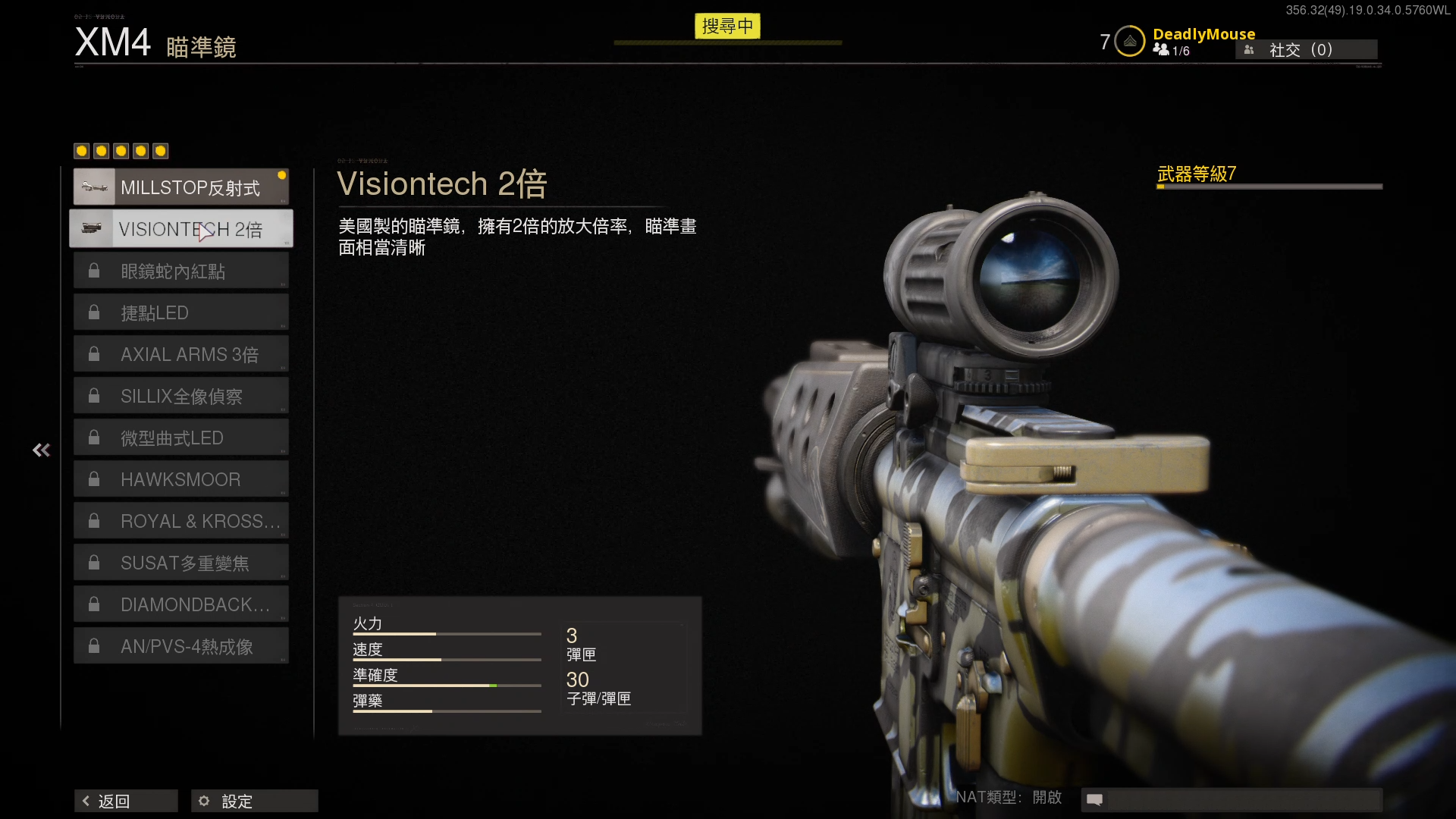This screenshot has height=819, width=1456.
Task: Go back with the 返回 button
Action: pyautogui.click(x=126, y=801)
